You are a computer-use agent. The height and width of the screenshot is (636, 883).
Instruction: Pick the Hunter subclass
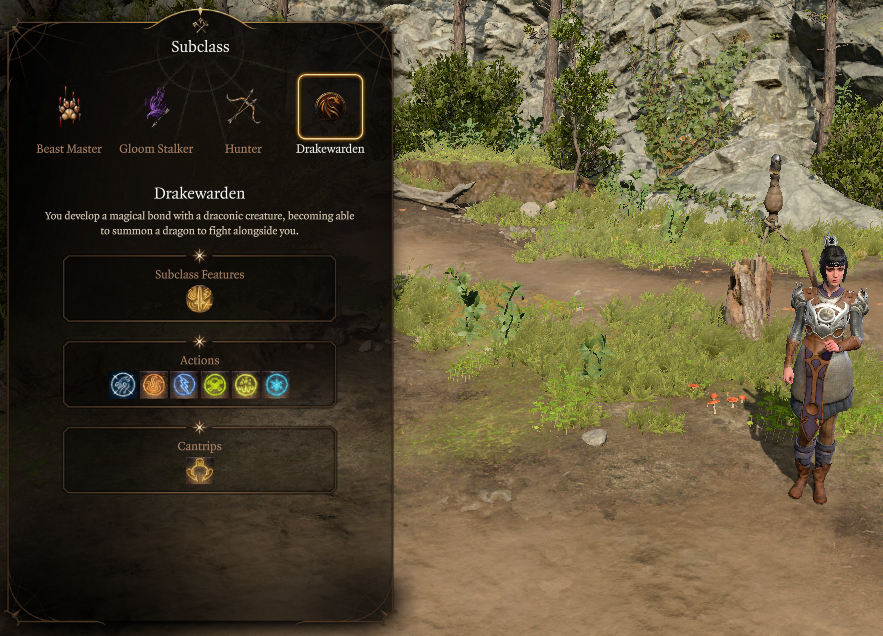pos(243,108)
